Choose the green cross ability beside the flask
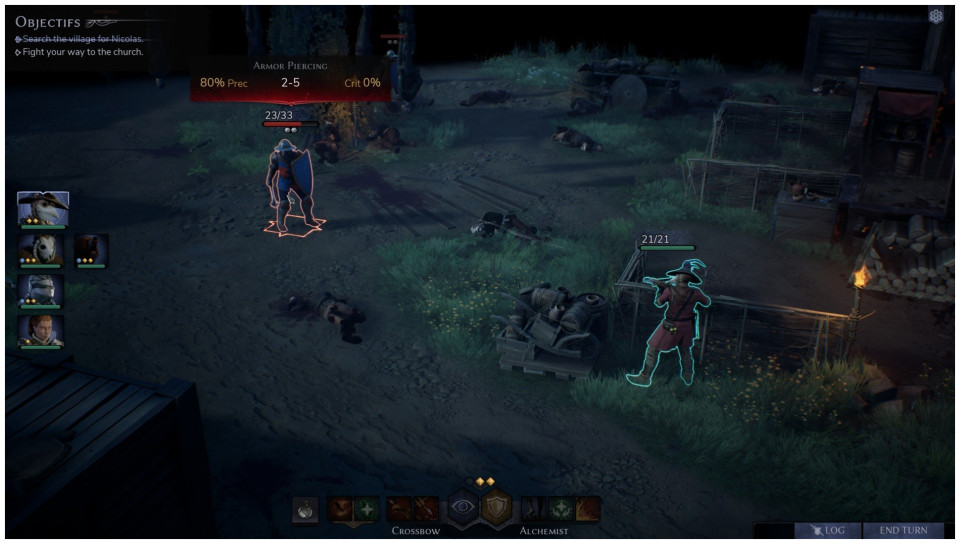This screenshot has width=960, height=544. [x=366, y=509]
